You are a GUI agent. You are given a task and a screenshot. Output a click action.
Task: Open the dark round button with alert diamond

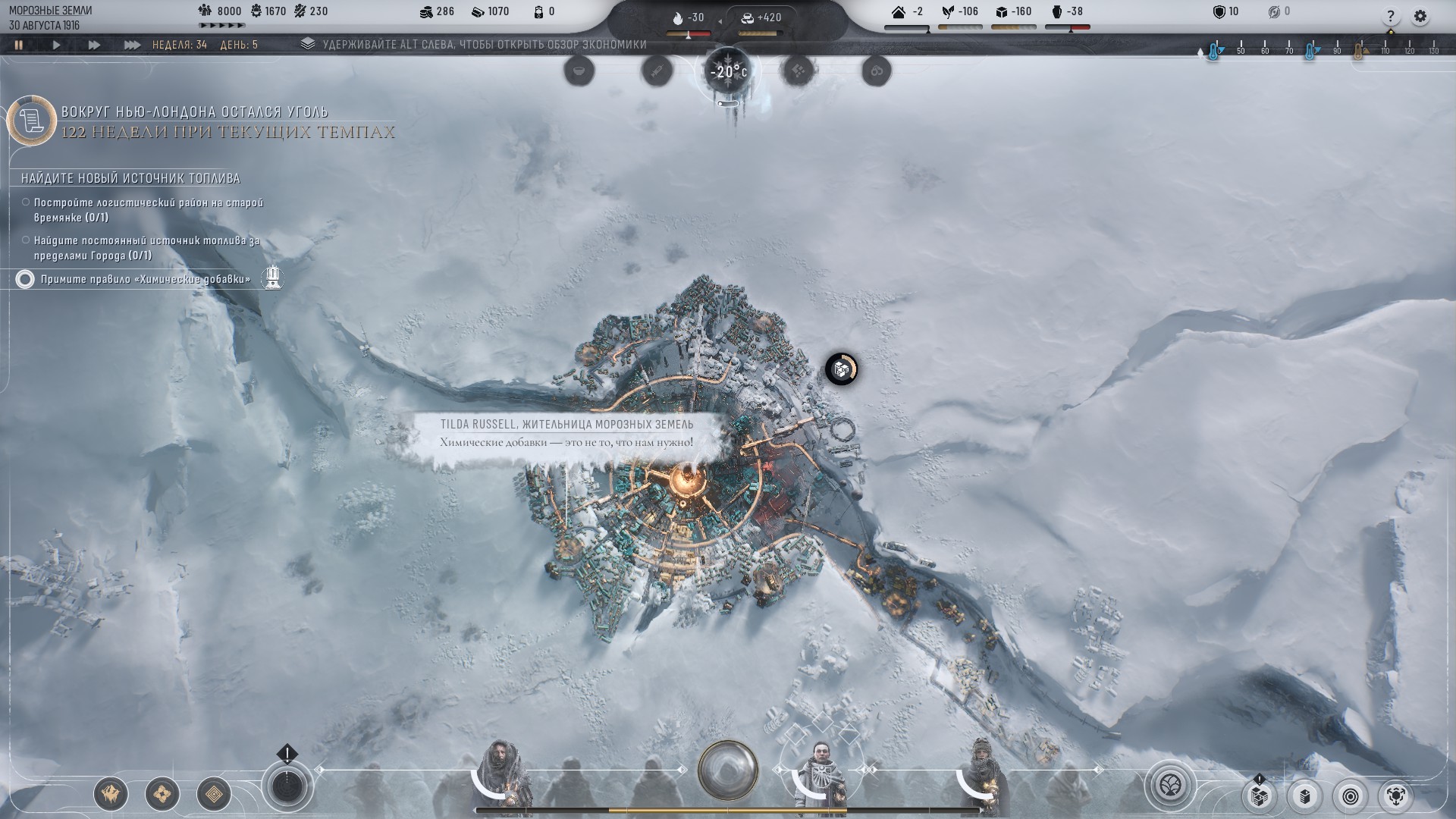(x=287, y=786)
